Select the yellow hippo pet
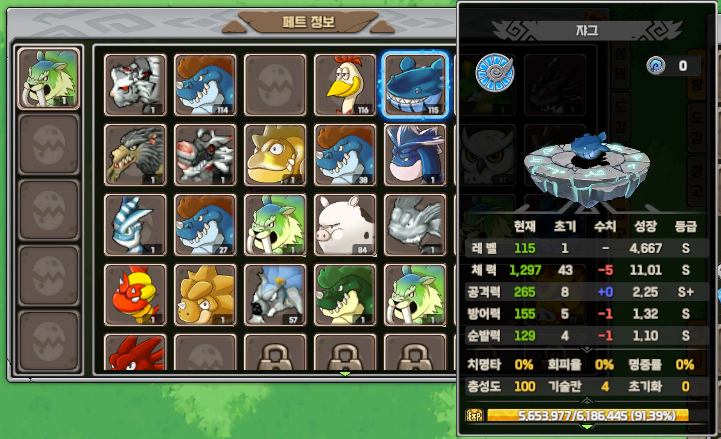Screen dimensions: 721x439 click(275, 154)
